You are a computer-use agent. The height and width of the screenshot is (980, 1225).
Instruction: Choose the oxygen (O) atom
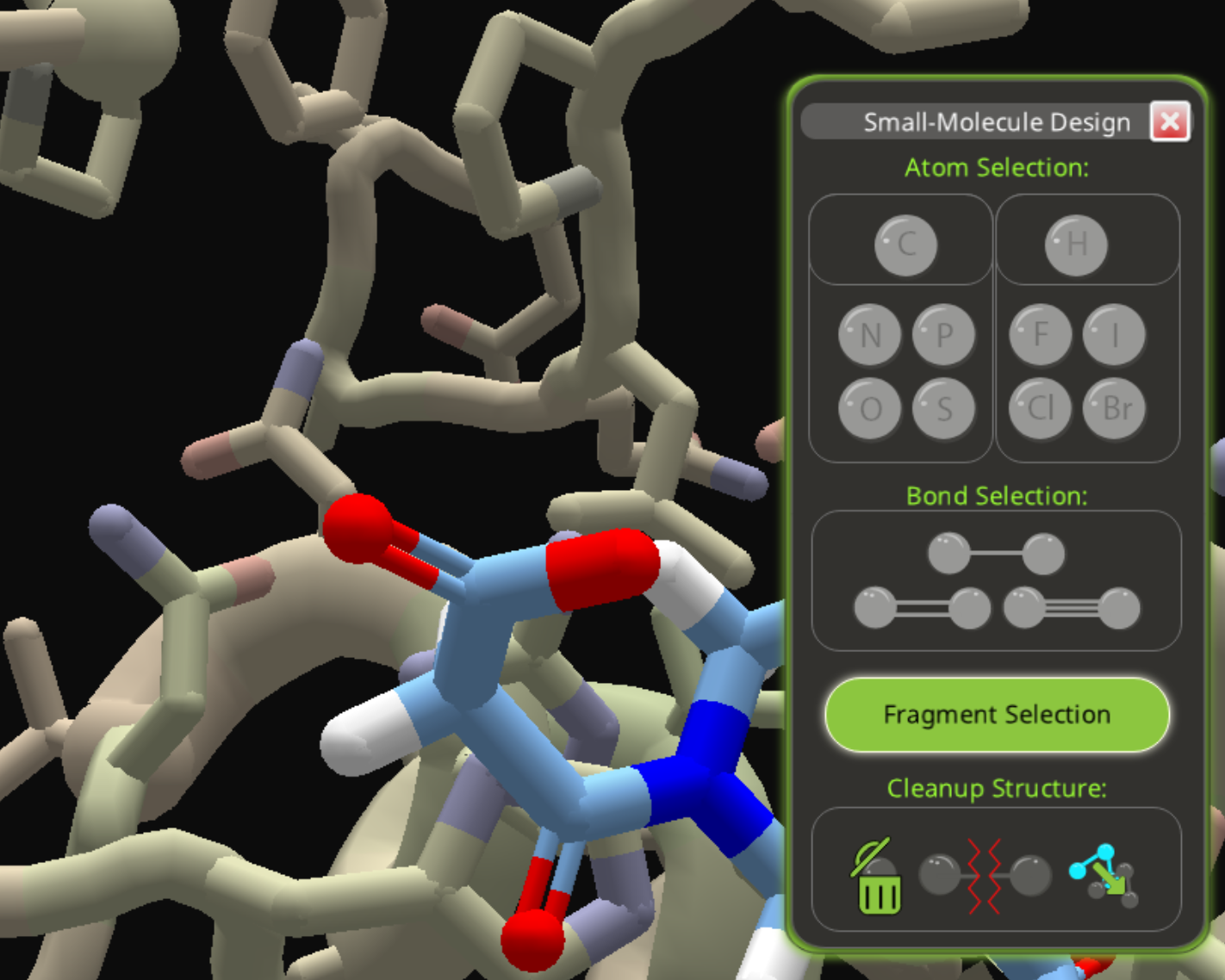point(870,408)
